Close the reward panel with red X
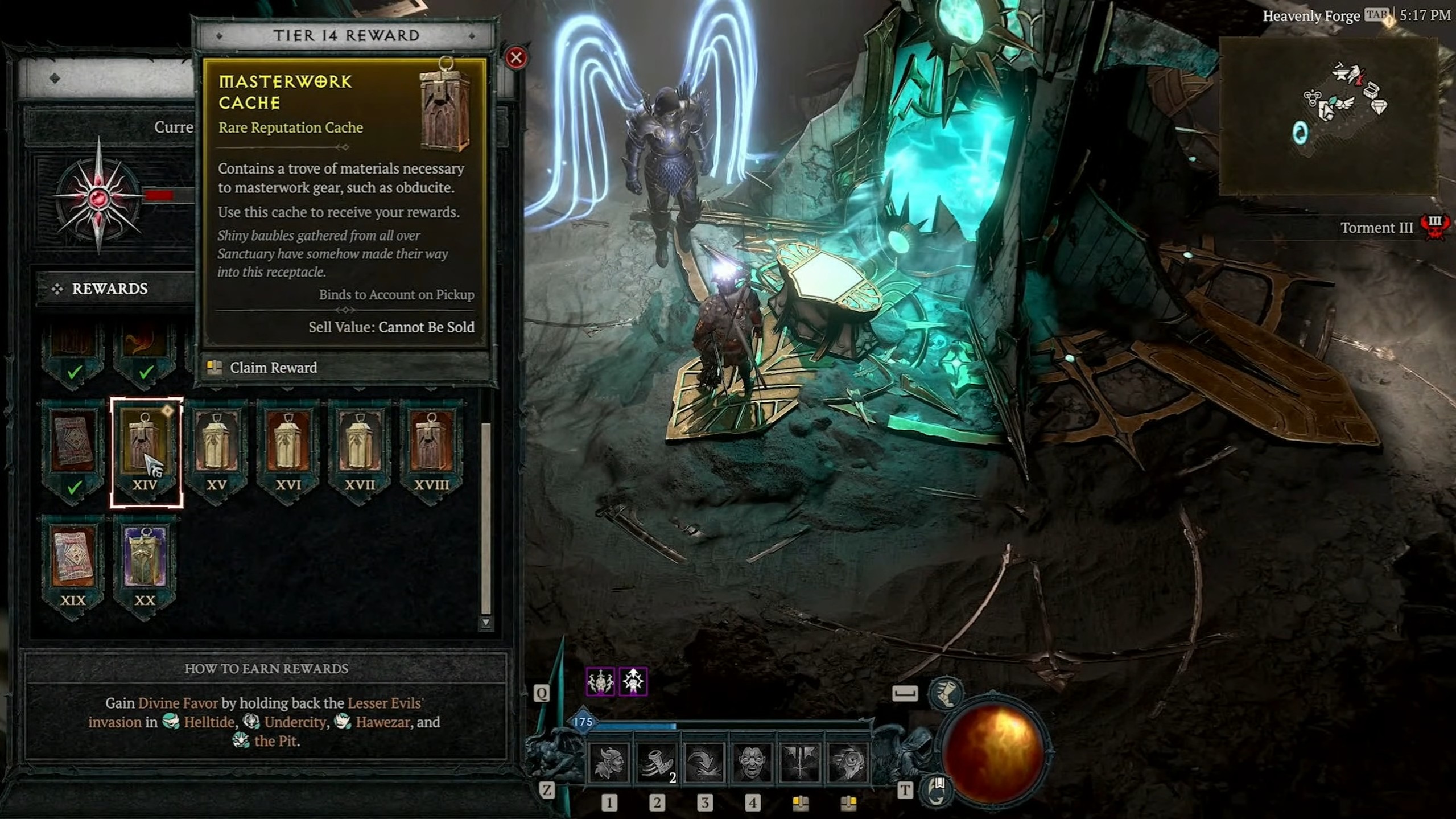This screenshot has width=1456, height=819. [x=516, y=57]
